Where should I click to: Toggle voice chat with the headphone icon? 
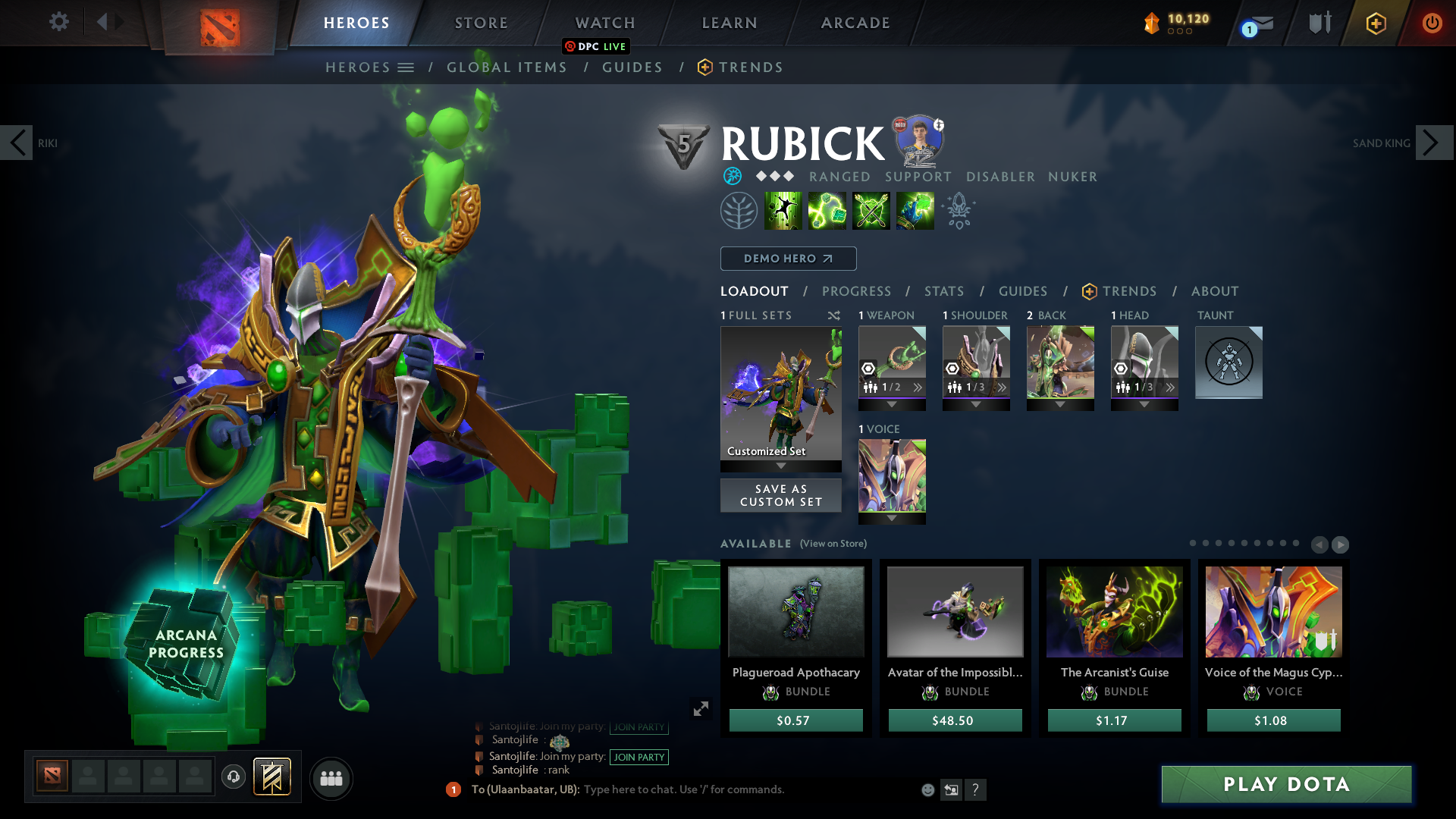[233, 778]
